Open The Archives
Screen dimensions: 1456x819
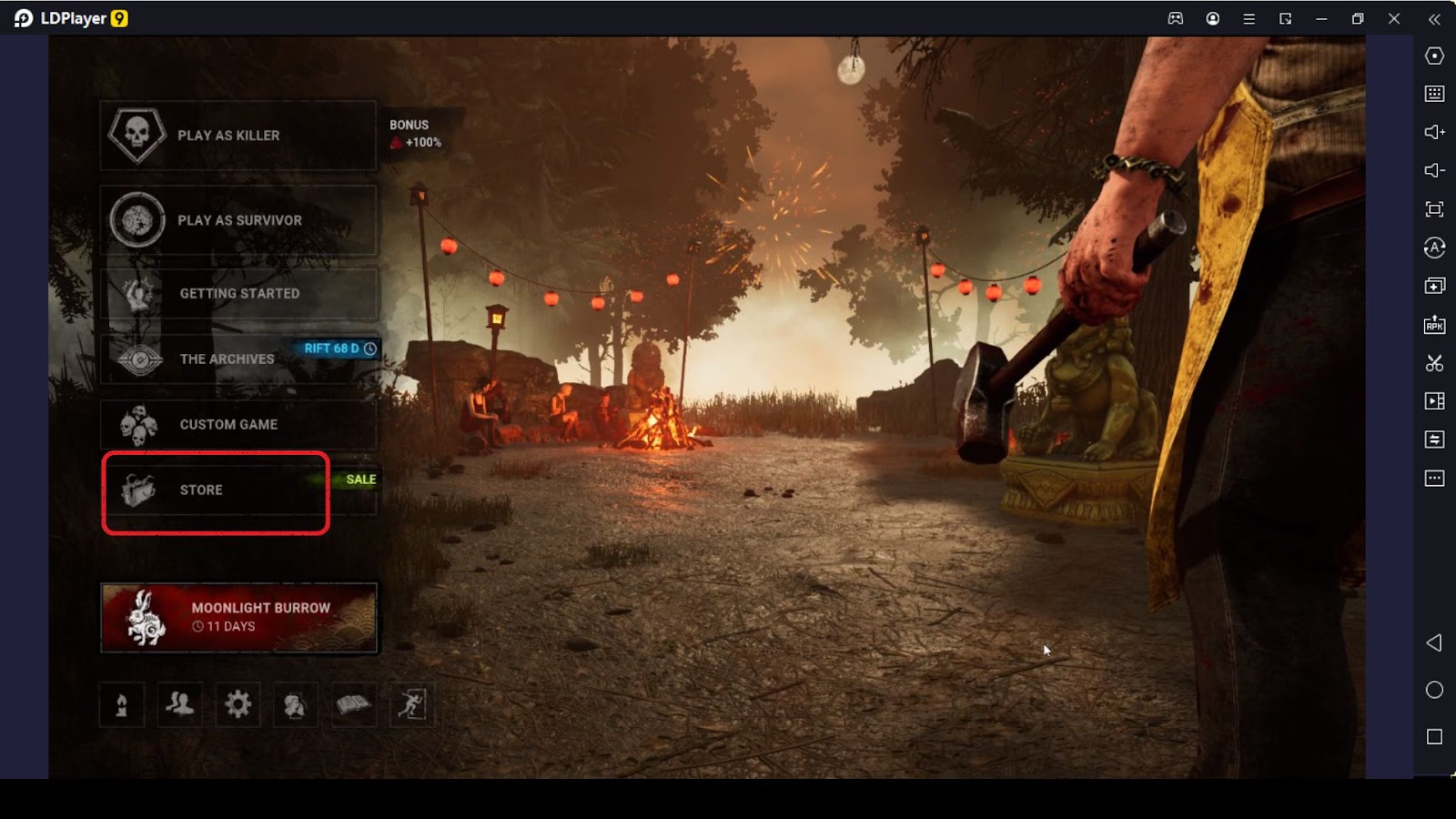pyautogui.click(x=227, y=359)
